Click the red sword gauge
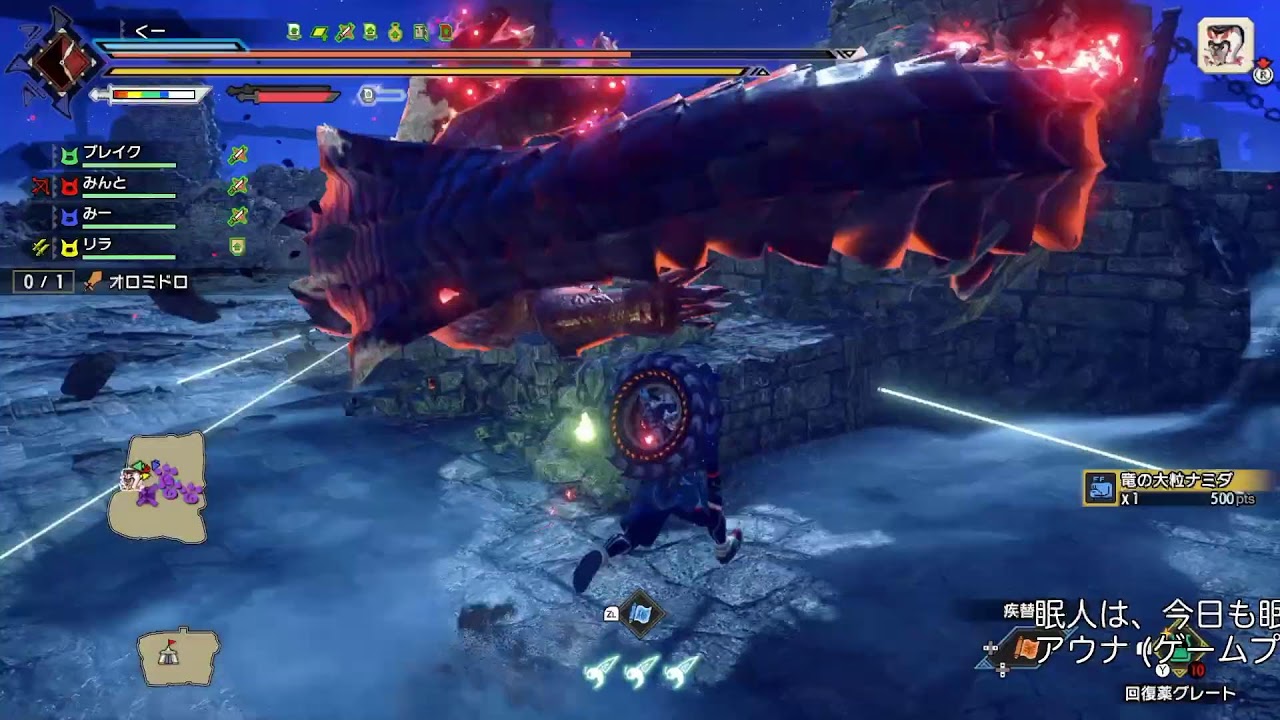This screenshot has width=1280, height=720. tap(284, 95)
